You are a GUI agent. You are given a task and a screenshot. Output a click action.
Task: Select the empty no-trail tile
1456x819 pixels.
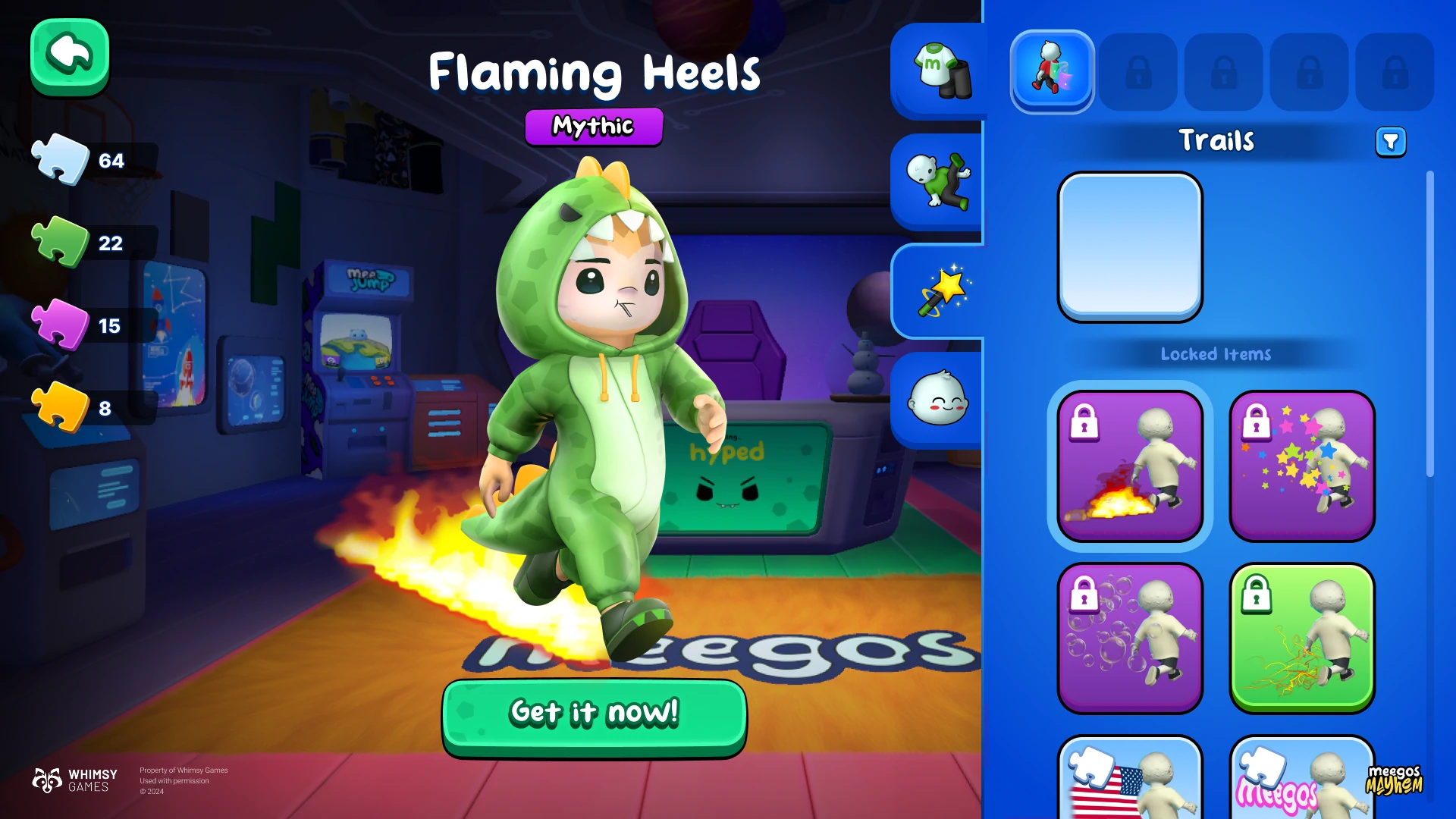click(1130, 246)
